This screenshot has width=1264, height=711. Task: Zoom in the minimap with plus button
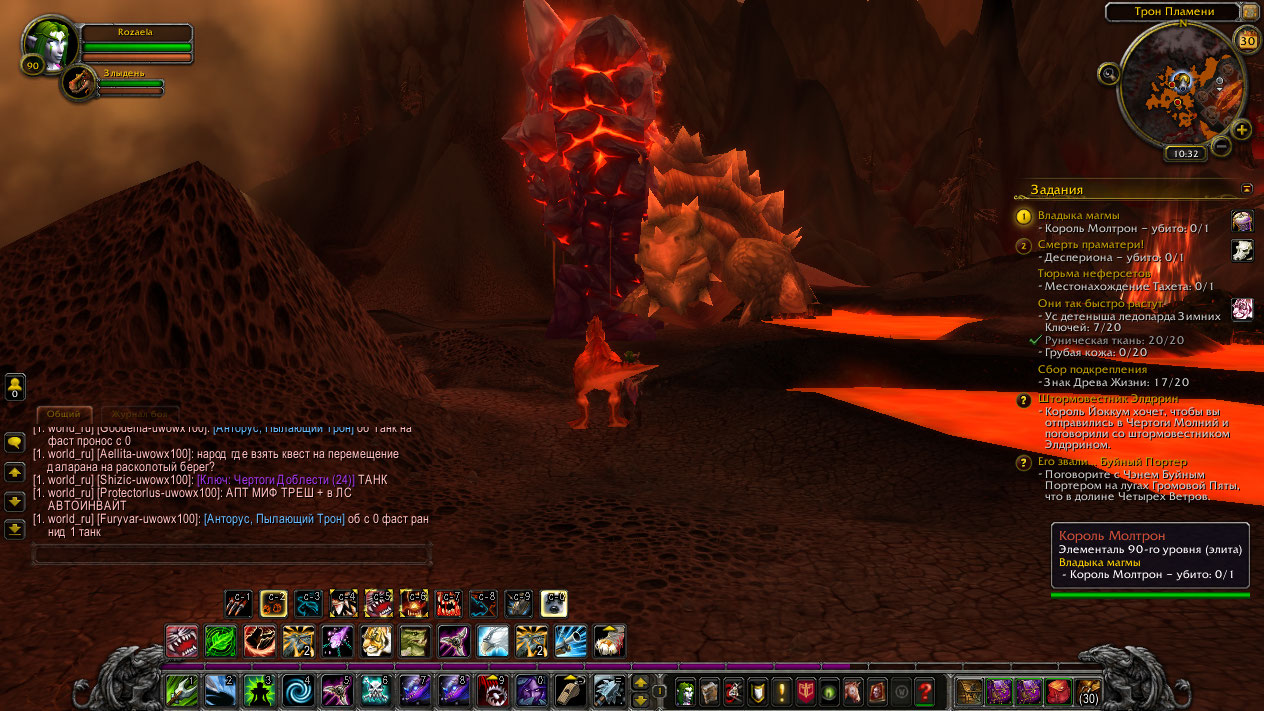click(1241, 129)
